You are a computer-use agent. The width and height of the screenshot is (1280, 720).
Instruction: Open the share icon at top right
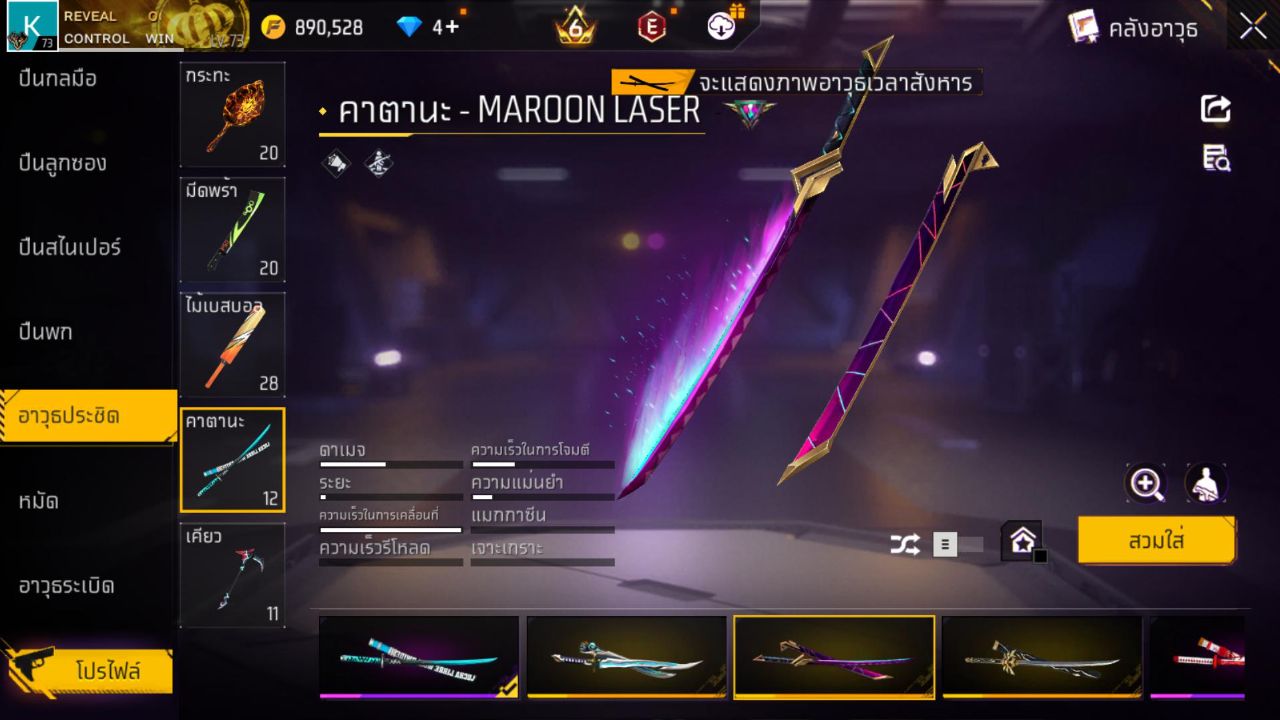[1214, 110]
